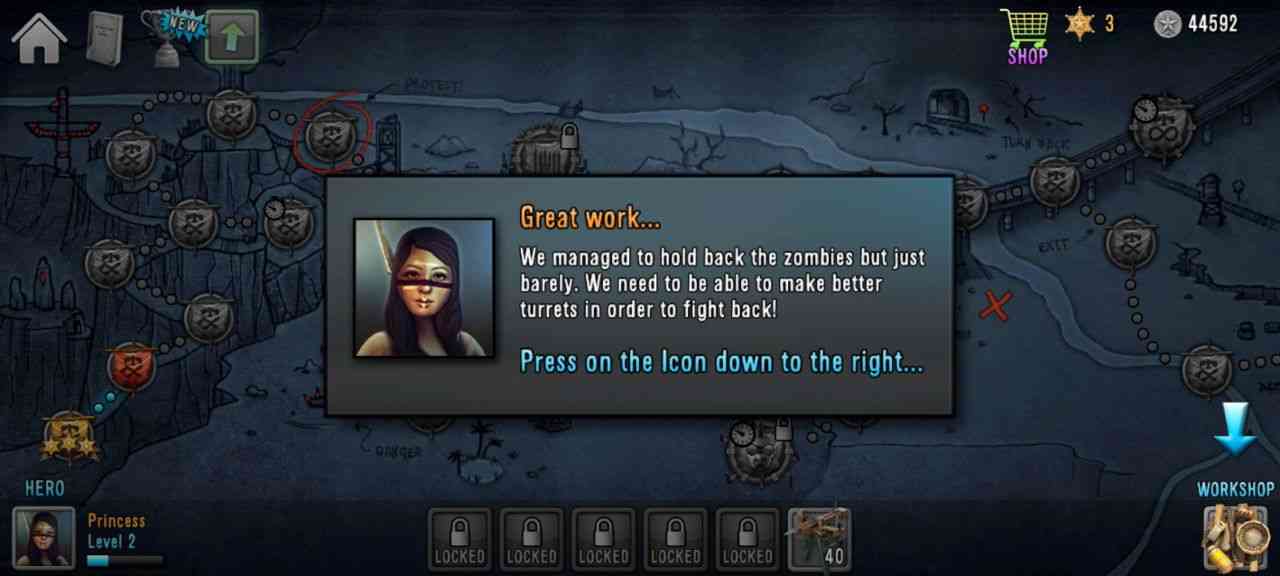Tap the sheriff star badge icon
The image size is (1280, 576).
point(1080,24)
